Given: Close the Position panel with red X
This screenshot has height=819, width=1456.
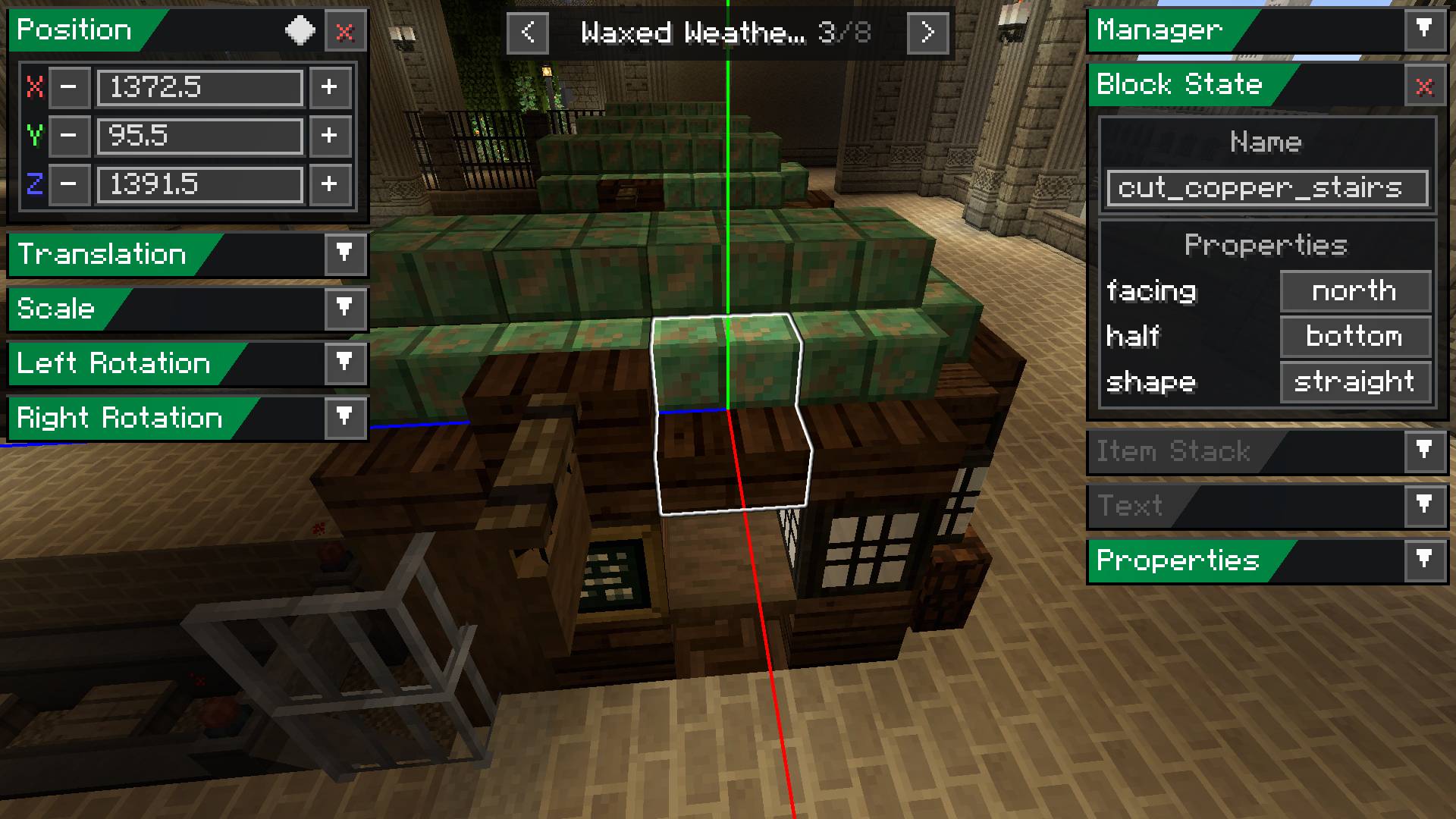Looking at the screenshot, I should [345, 31].
